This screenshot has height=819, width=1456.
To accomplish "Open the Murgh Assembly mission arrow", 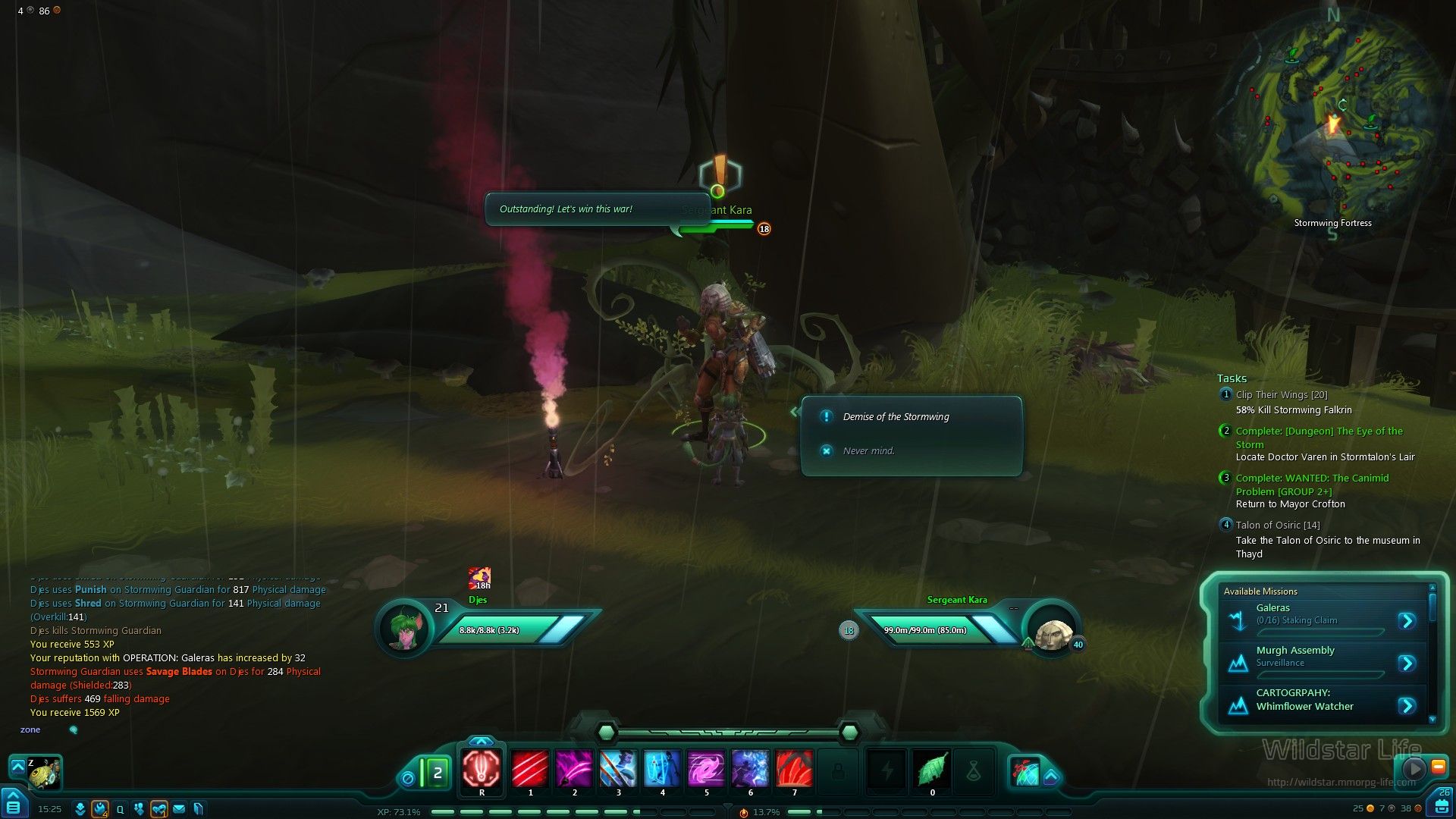I will point(1407,664).
